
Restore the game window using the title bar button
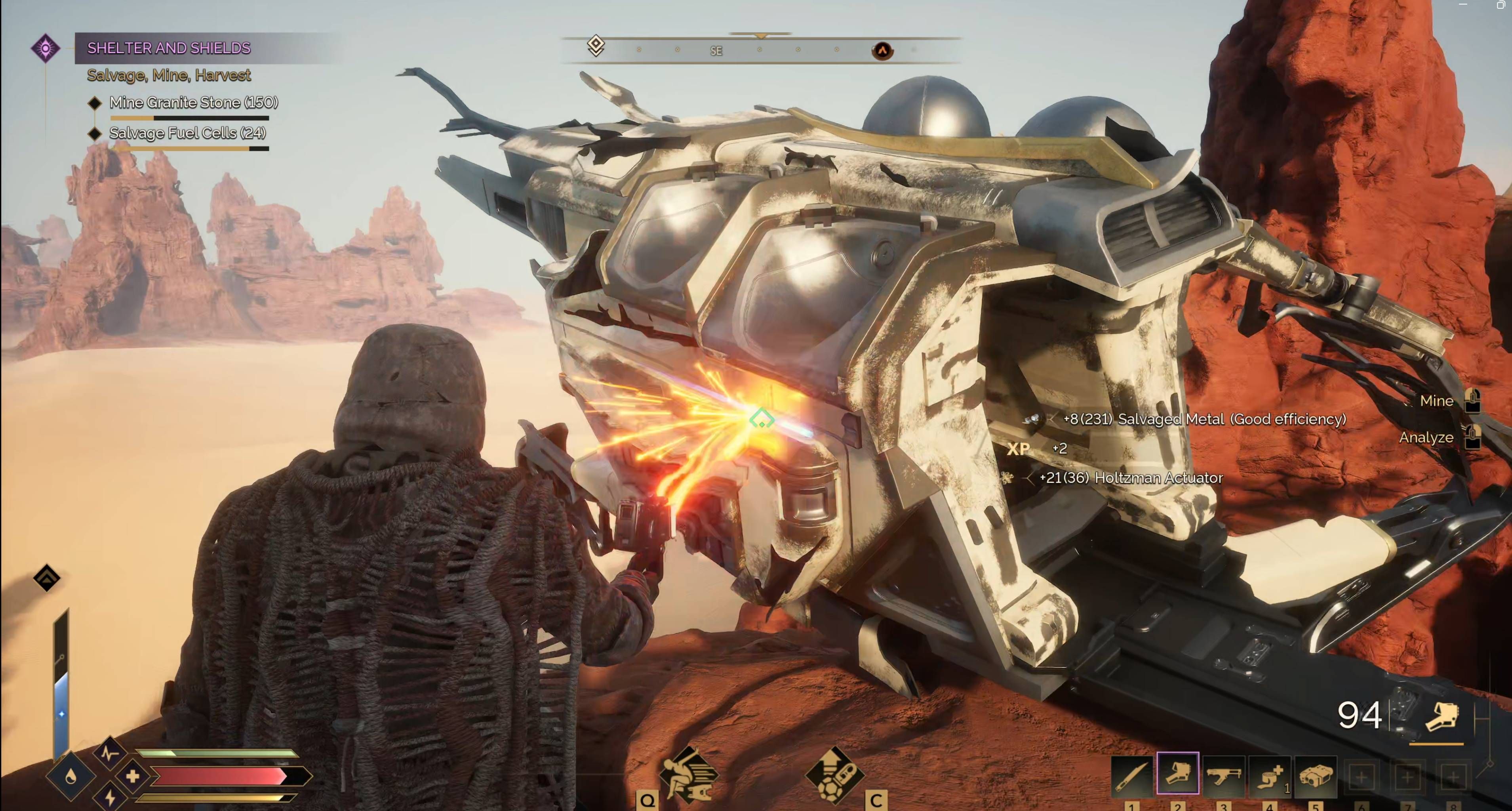tap(1500, 5)
